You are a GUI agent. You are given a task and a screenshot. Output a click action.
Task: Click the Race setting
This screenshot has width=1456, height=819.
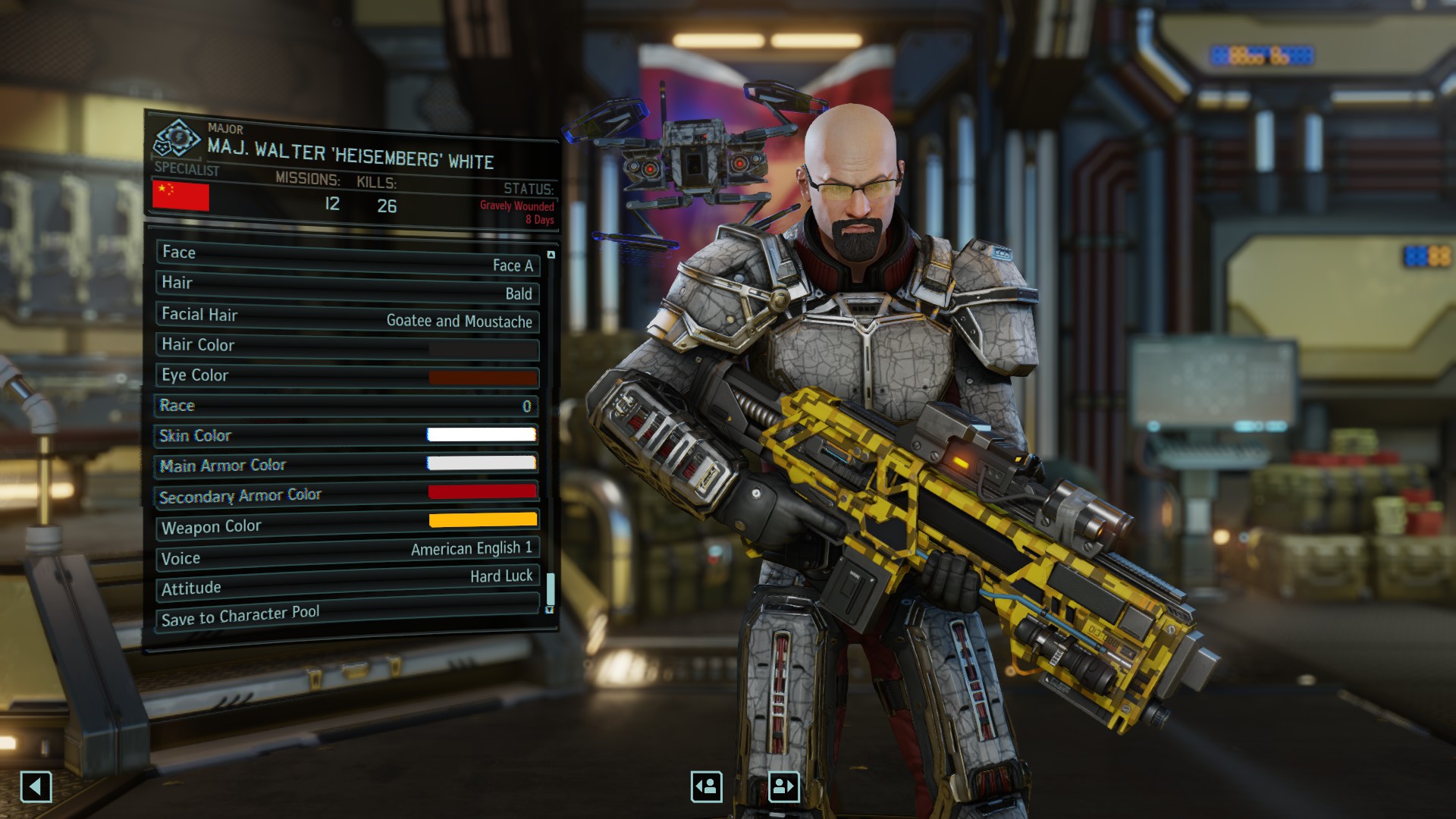coord(347,406)
